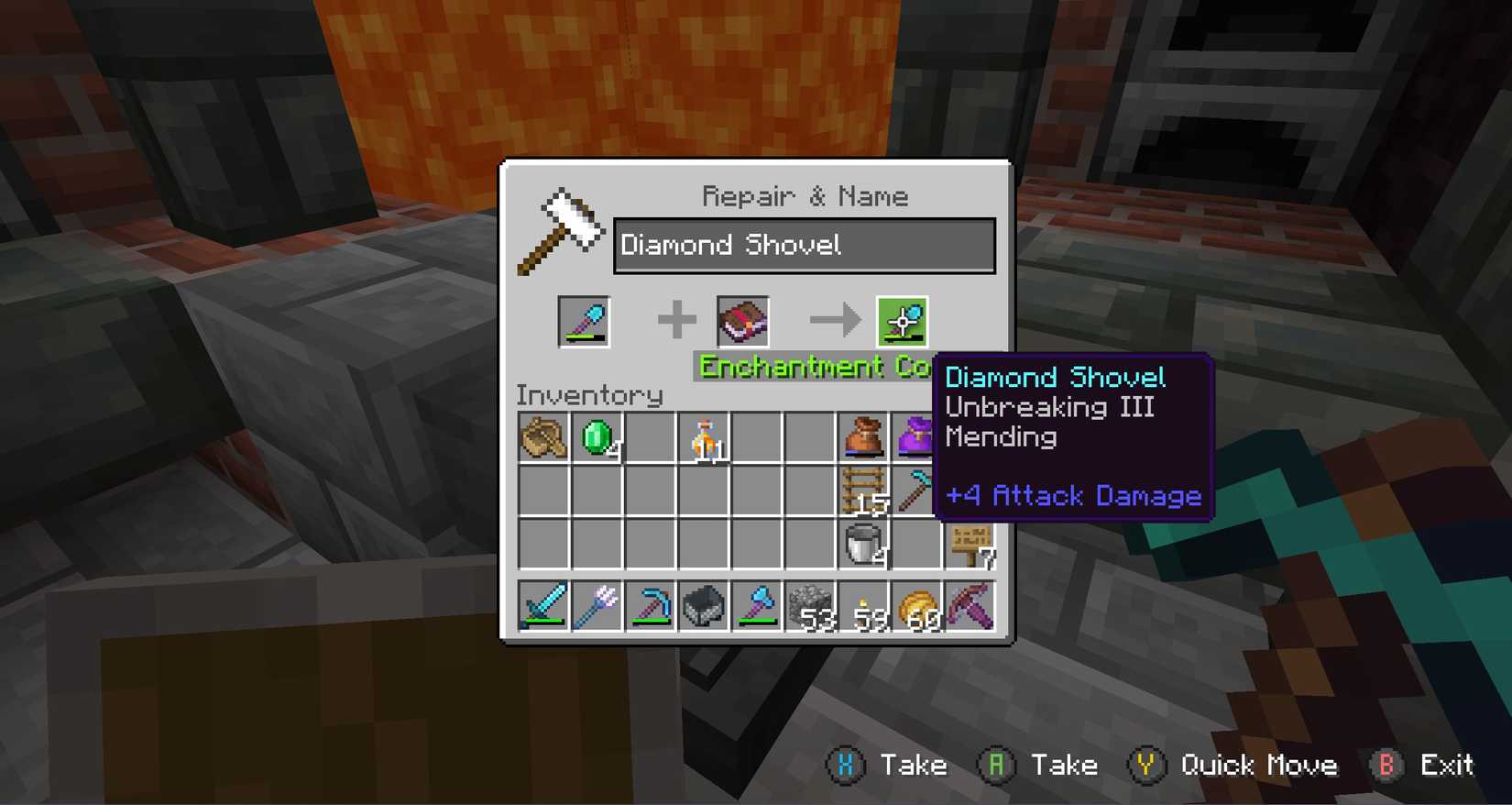The height and width of the screenshot is (805, 1512).
Task: Click the honey bottle in the inventory
Action: (704, 437)
